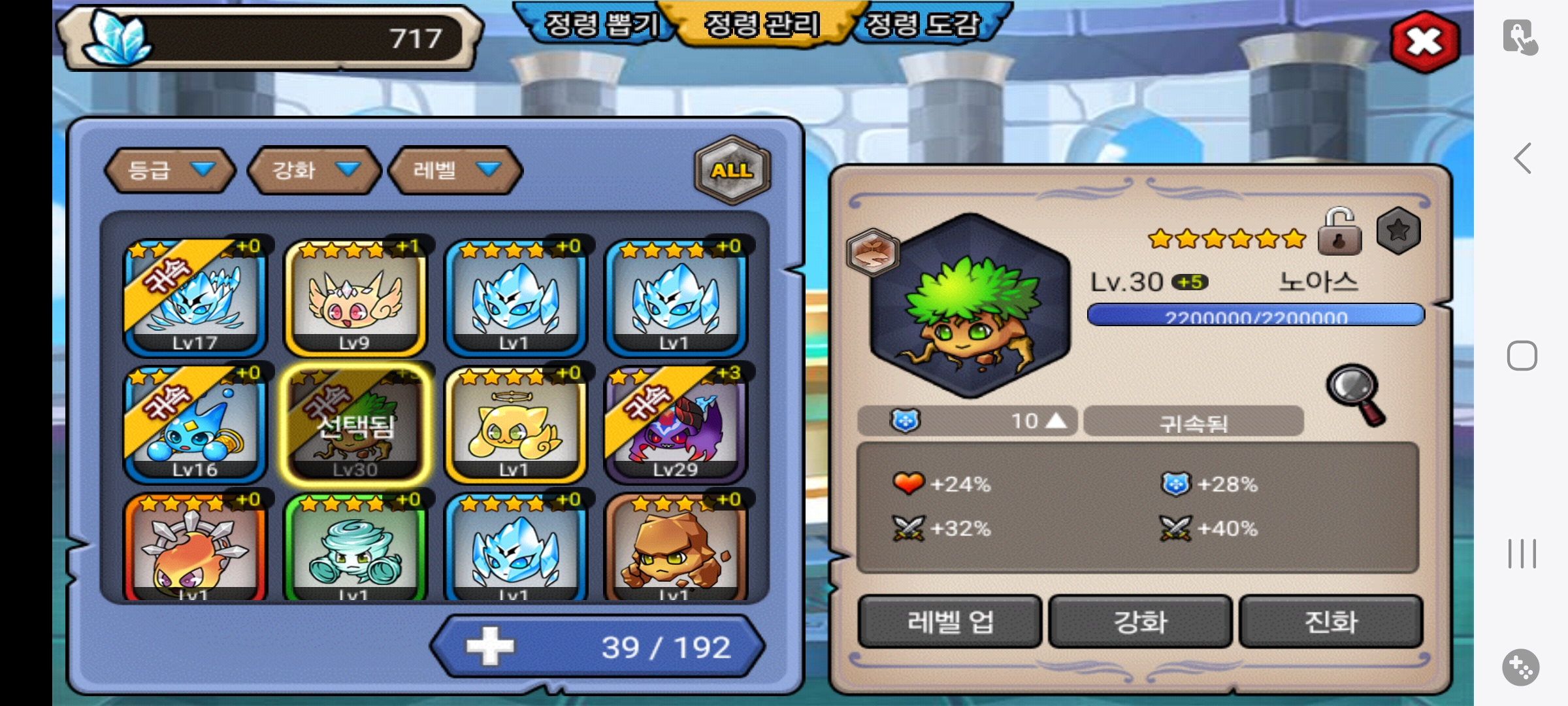
Task: Open the 레벨 sort dropdown
Action: tap(455, 171)
